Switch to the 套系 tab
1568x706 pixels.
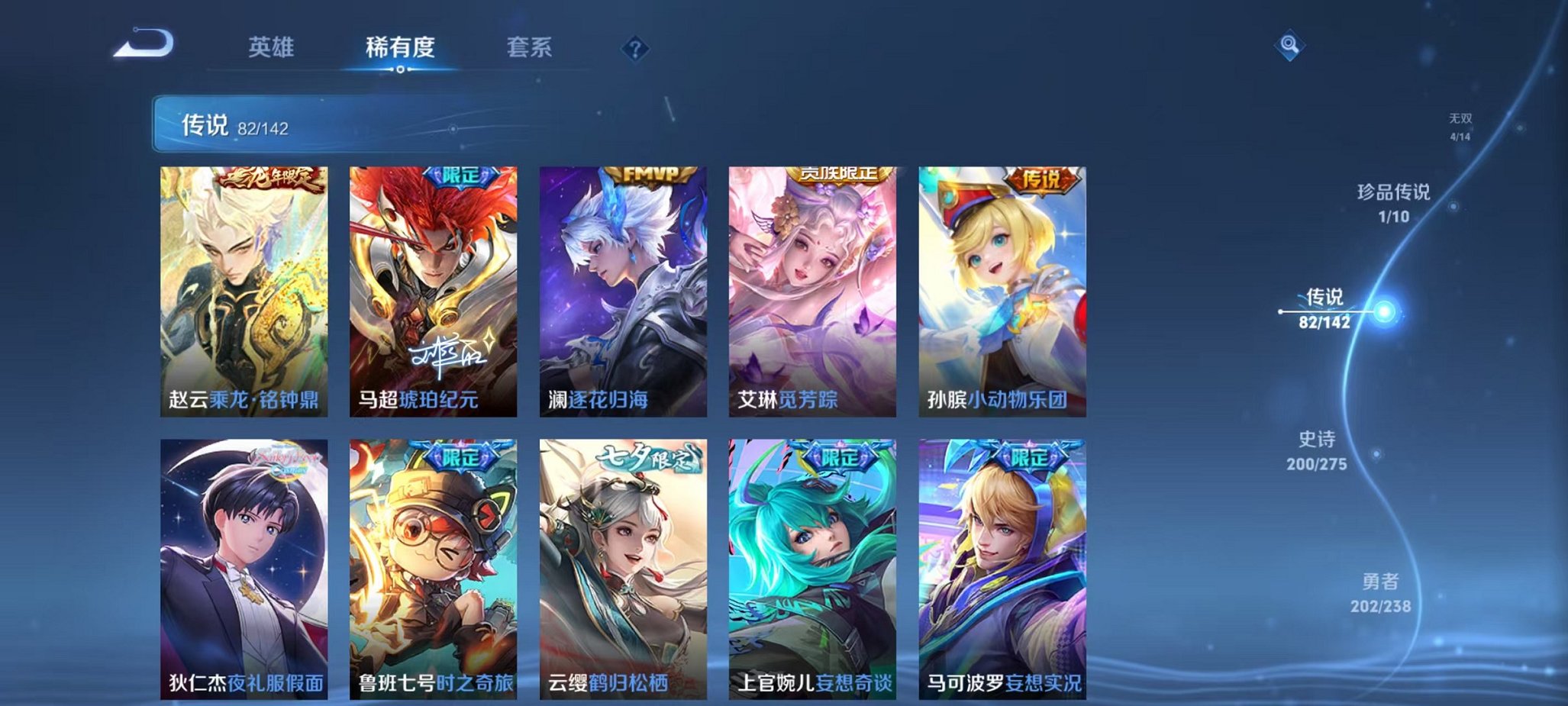[532, 47]
